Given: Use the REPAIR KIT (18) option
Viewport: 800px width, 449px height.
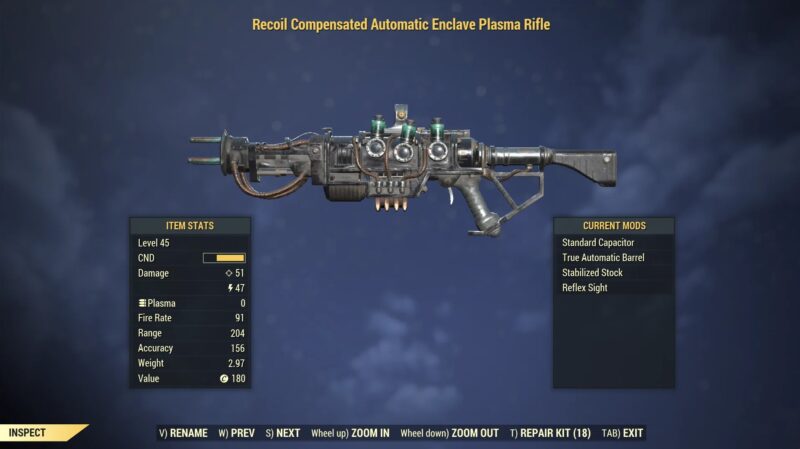Looking at the screenshot, I should coord(550,433).
